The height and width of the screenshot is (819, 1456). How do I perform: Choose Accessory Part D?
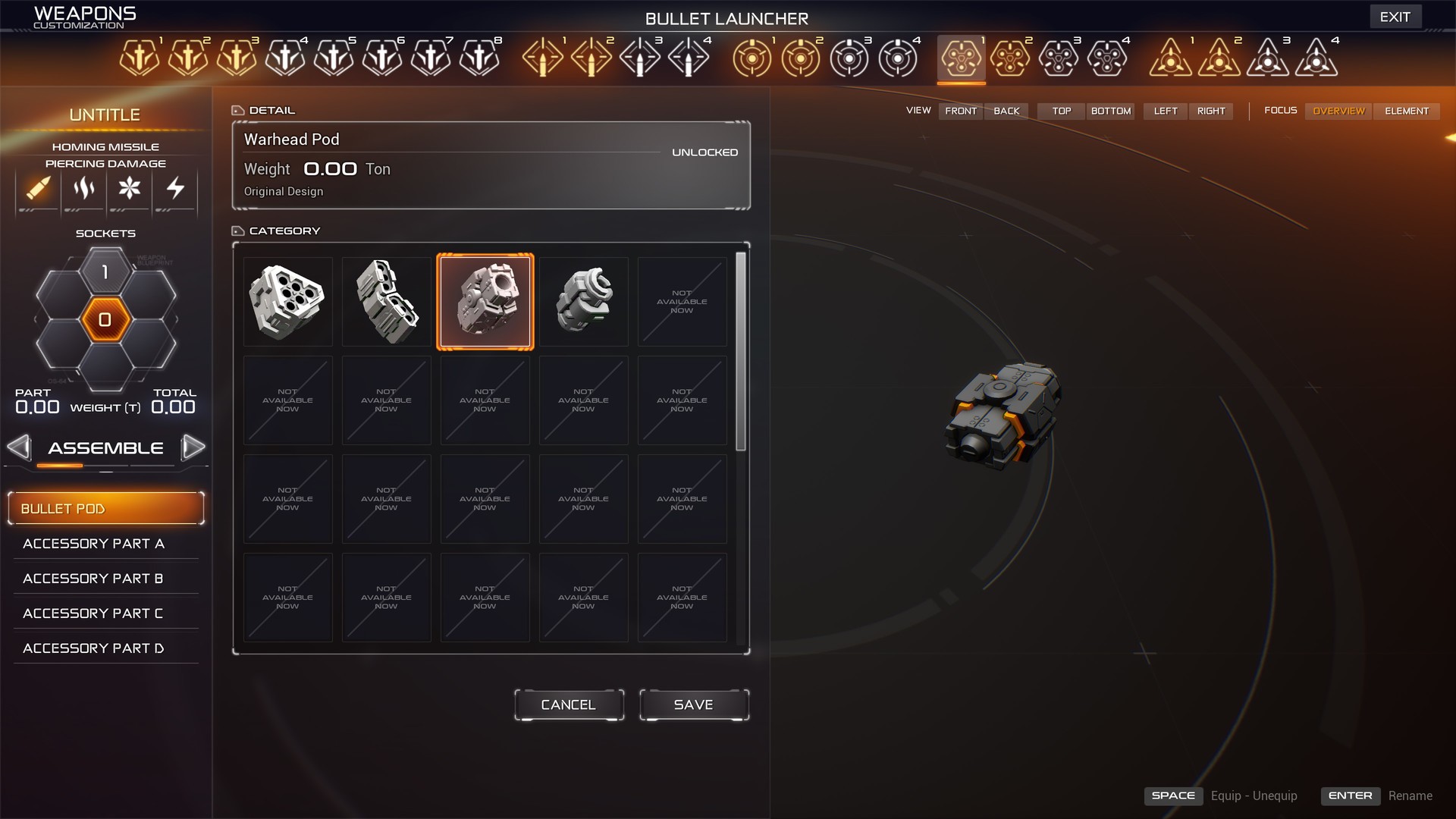[x=94, y=648]
